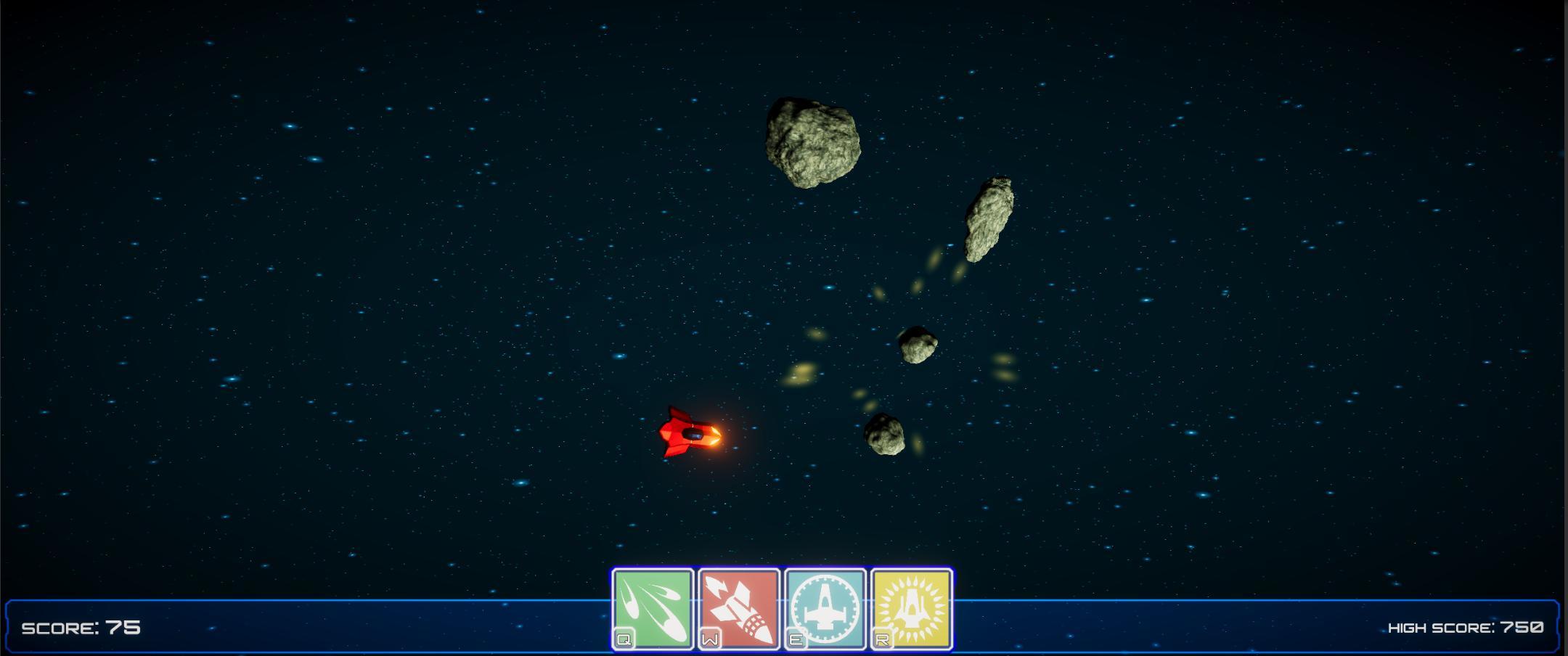Fire the red missile ability
The height and width of the screenshot is (656, 1568).
tap(739, 608)
